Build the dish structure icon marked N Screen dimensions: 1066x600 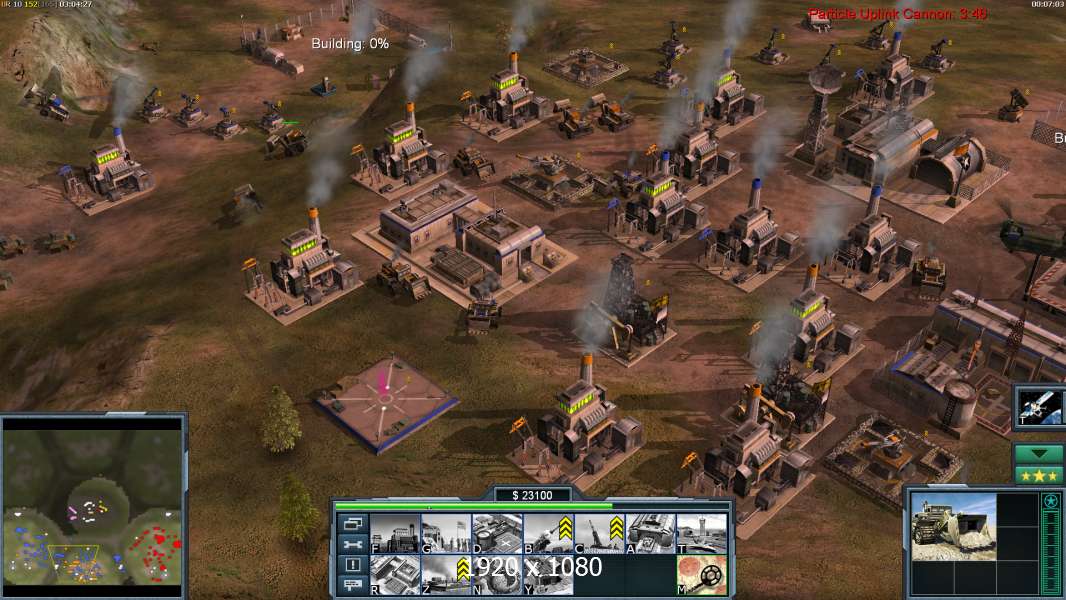pyautogui.click(x=497, y=575)
